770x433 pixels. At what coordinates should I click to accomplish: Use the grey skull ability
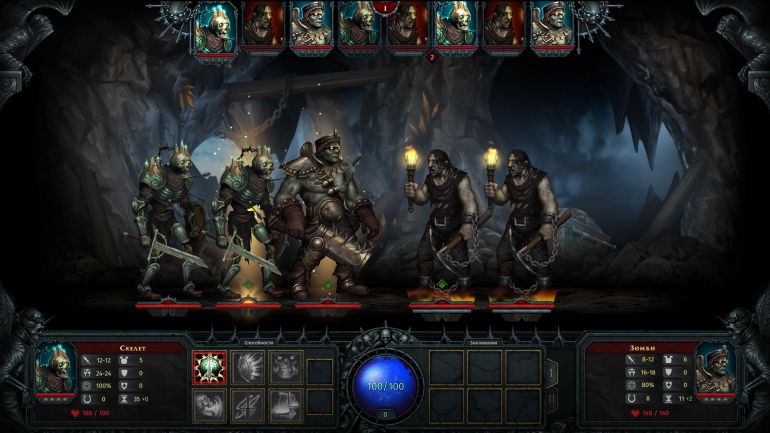click(x=285, y=368)
